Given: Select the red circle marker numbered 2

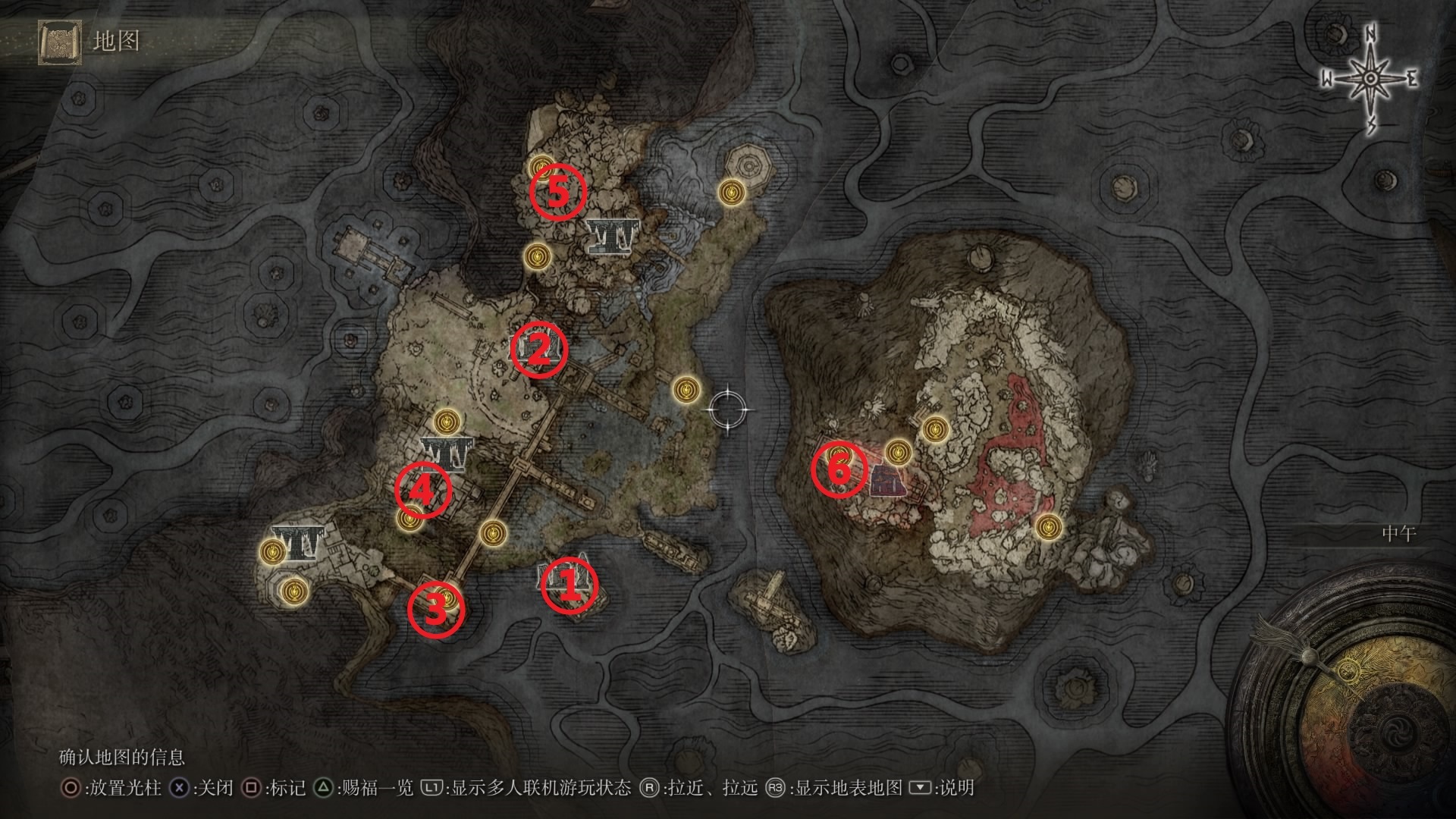Looking at the screenshot, I should click(538, 350).
